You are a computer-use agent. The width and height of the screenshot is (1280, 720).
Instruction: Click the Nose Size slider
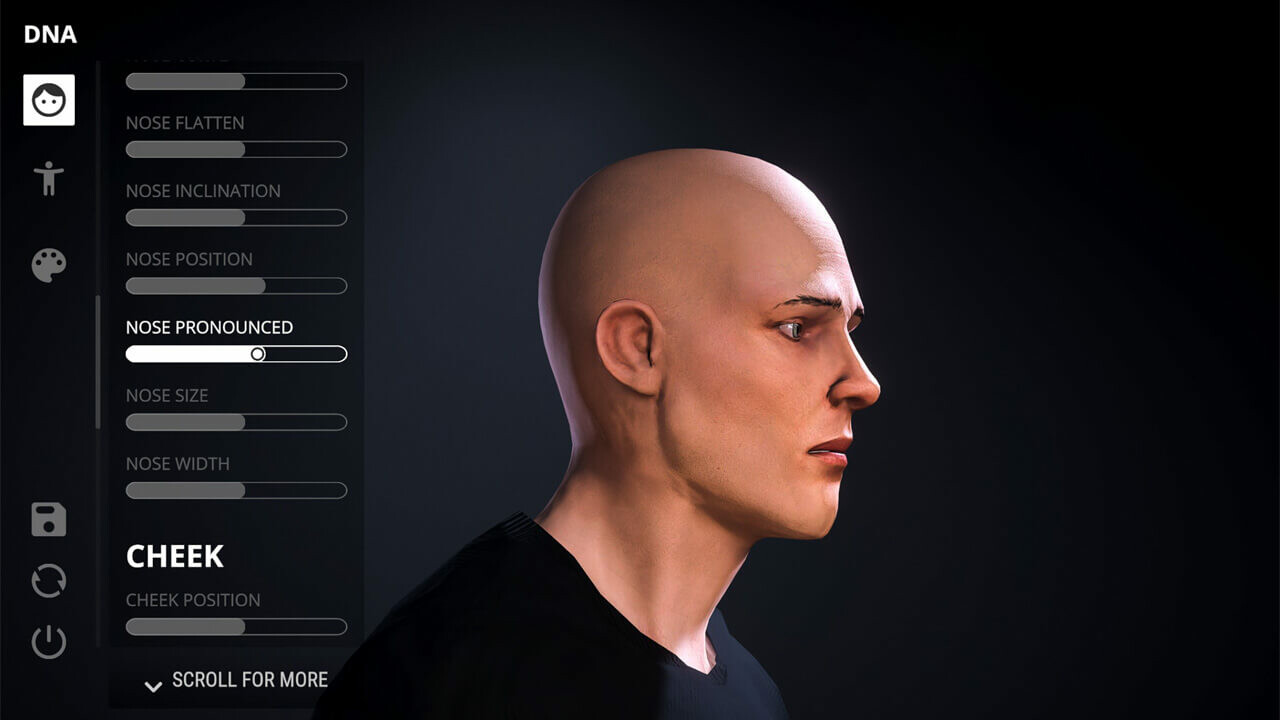(x=236, y=422)
